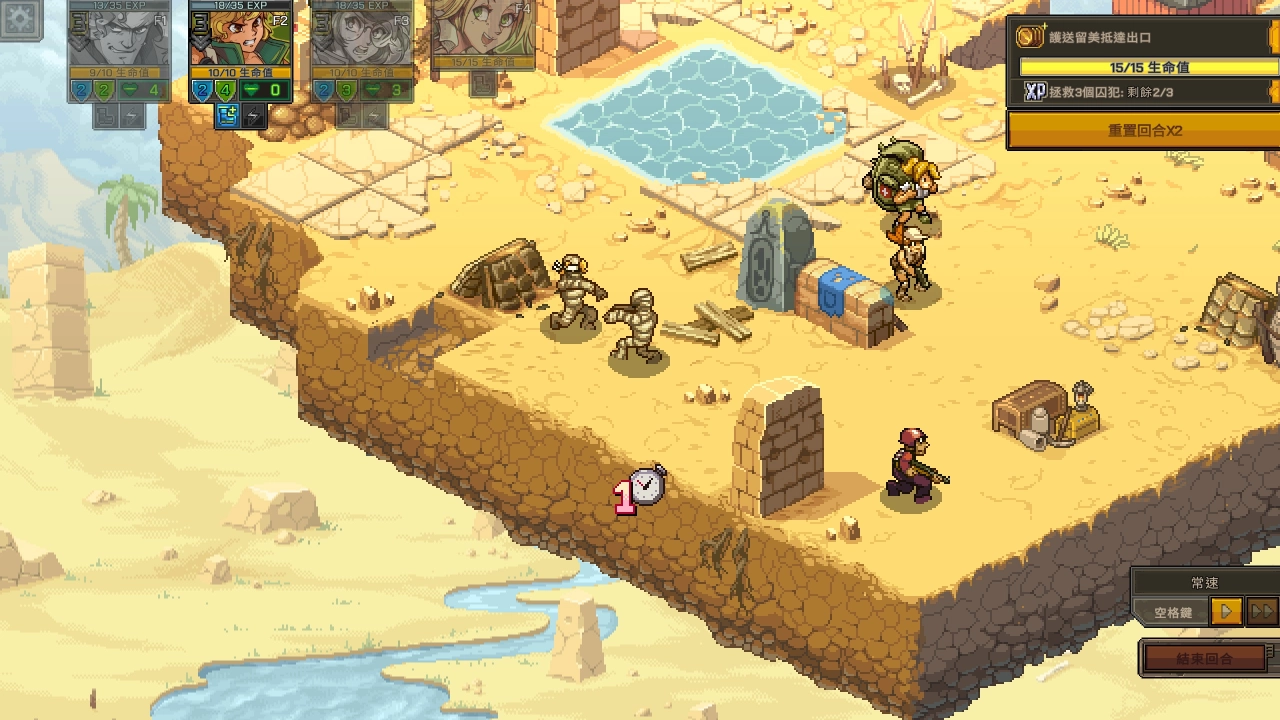Select the F1 character portrait
This screenshot has height=720, width=1280.
pos(119,36)
